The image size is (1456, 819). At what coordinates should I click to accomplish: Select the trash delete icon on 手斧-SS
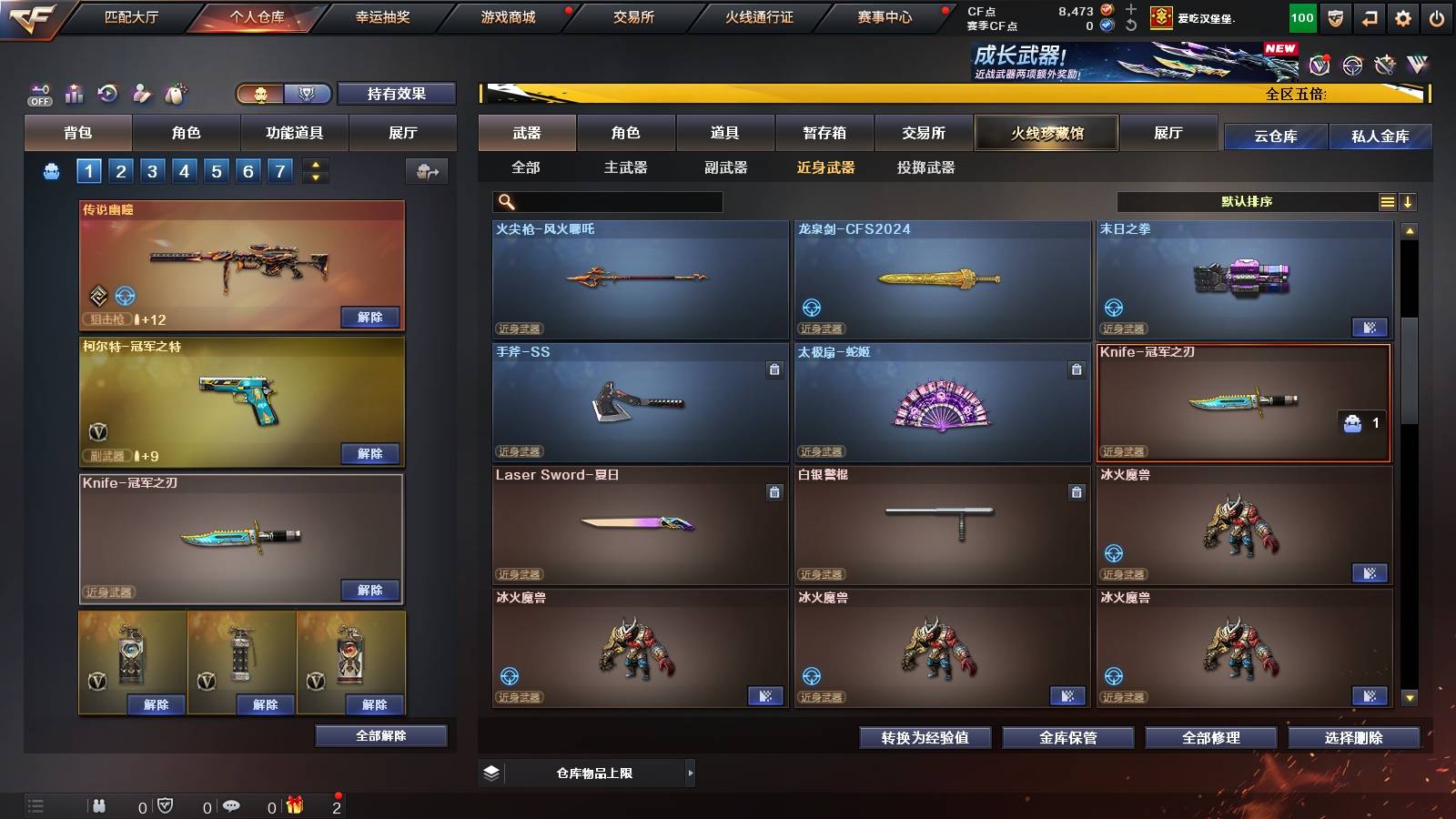point(773,370)
